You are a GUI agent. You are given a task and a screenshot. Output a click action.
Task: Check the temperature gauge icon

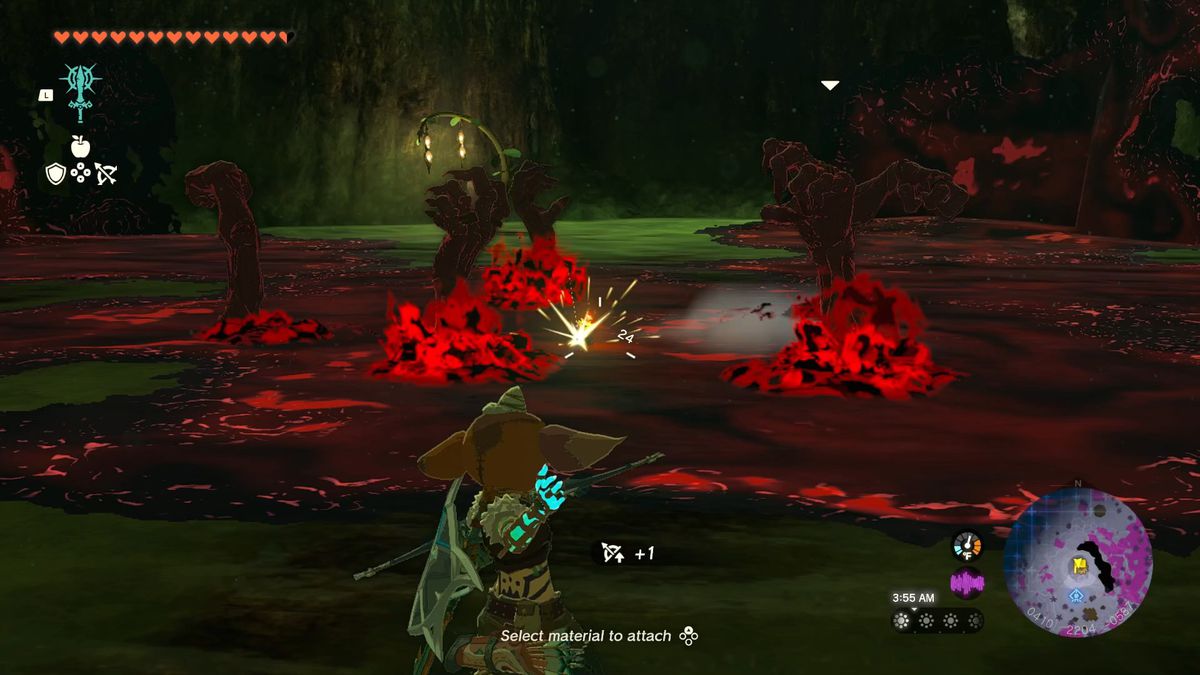pos(967,545)
